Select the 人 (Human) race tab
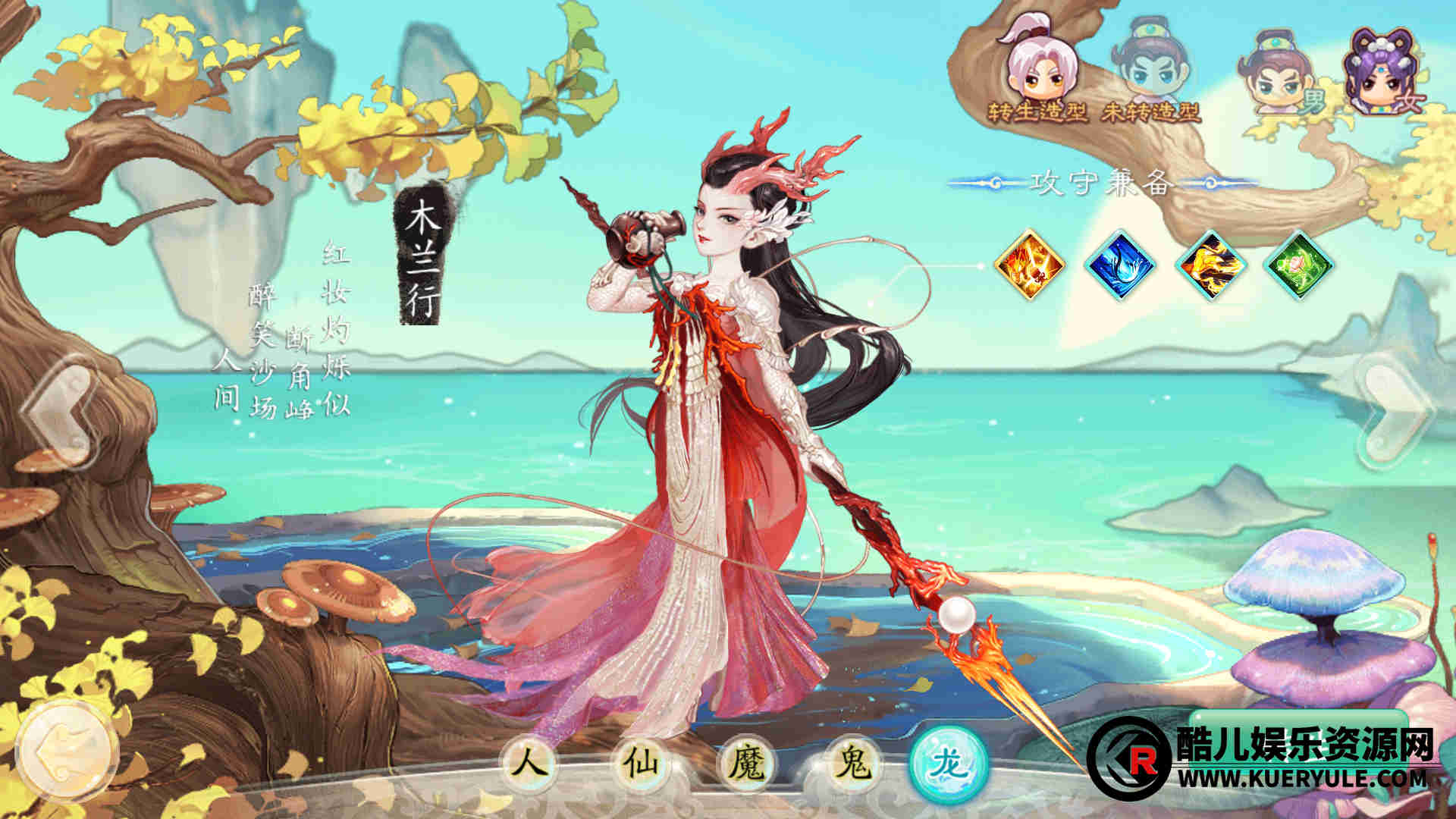Viewport: 1456px width, 819px height. point(528,762)
